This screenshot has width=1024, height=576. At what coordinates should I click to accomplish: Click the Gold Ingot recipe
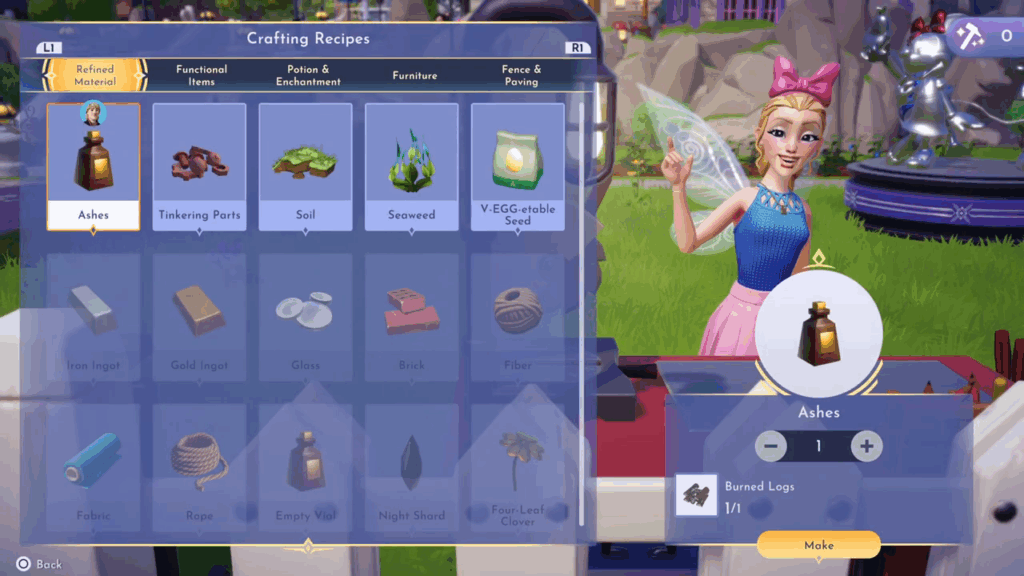199,316
